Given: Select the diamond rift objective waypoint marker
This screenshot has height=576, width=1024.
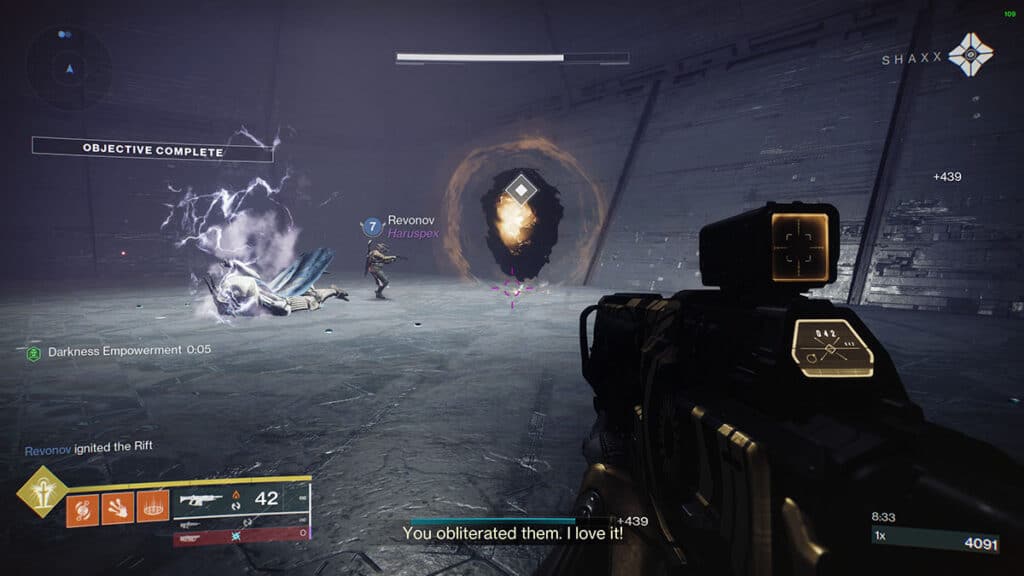Looking at the screenshot, I should 521,189.
